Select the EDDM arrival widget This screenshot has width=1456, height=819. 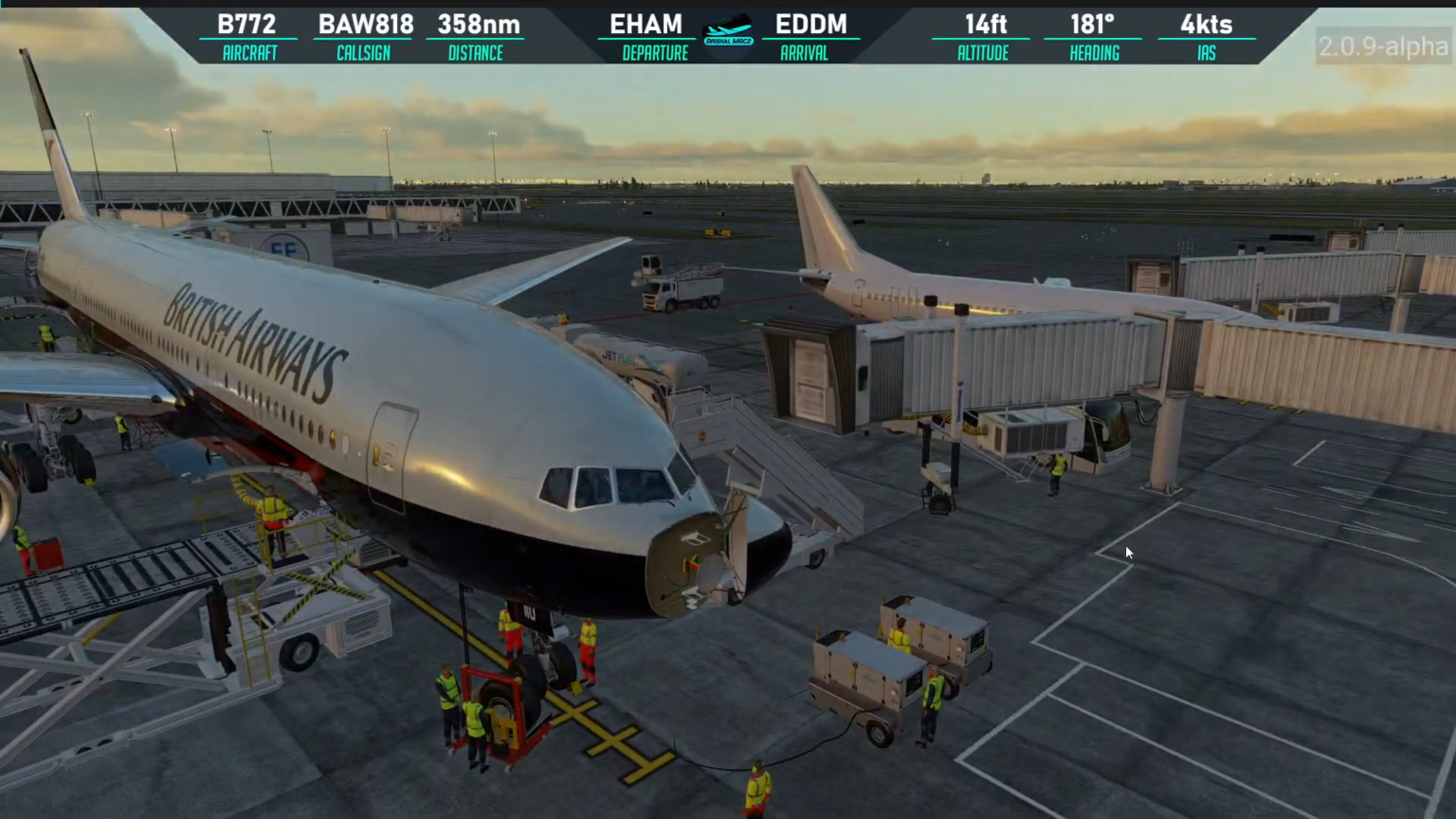[x=811, y=25]
